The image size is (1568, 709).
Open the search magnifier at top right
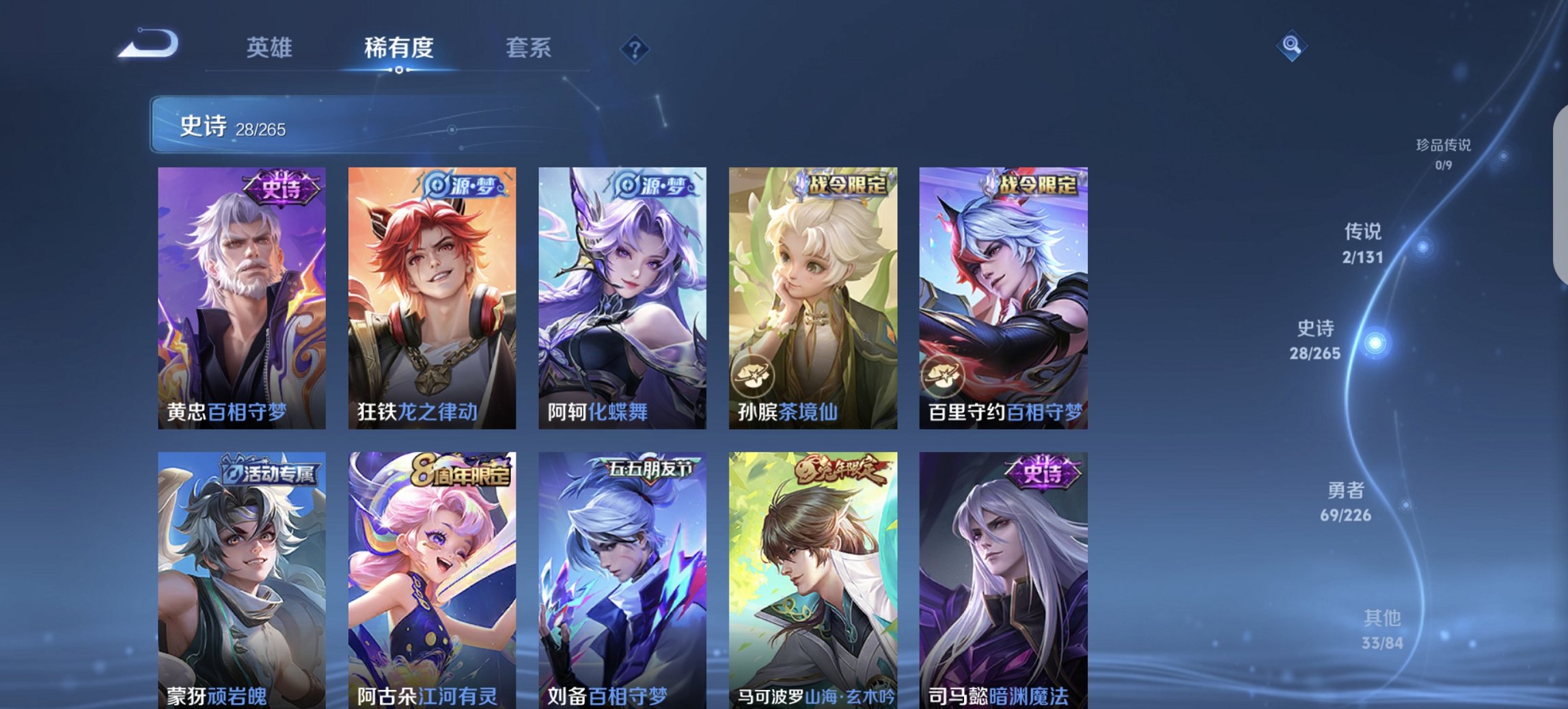(x=1291, y=46)
